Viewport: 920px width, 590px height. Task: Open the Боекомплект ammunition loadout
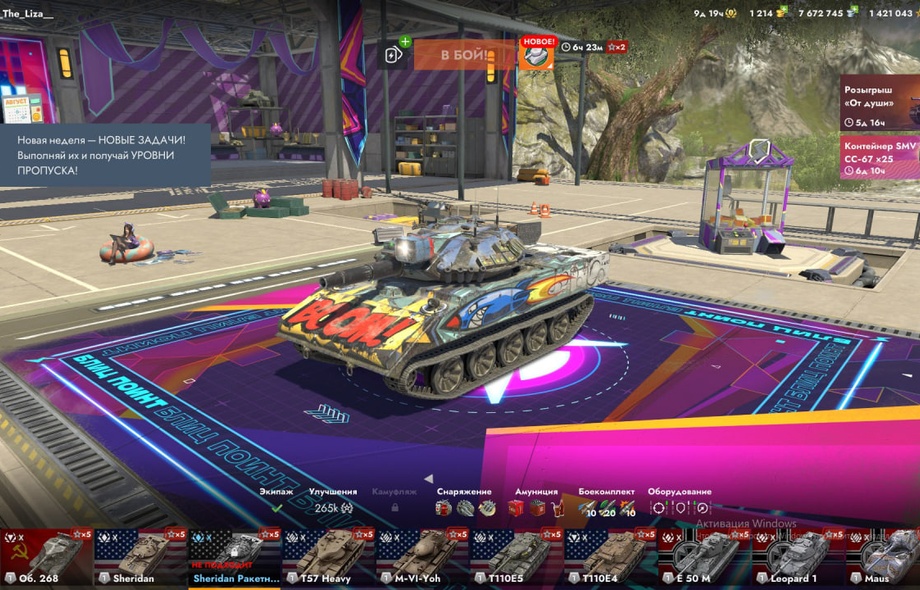click(607, 502)
